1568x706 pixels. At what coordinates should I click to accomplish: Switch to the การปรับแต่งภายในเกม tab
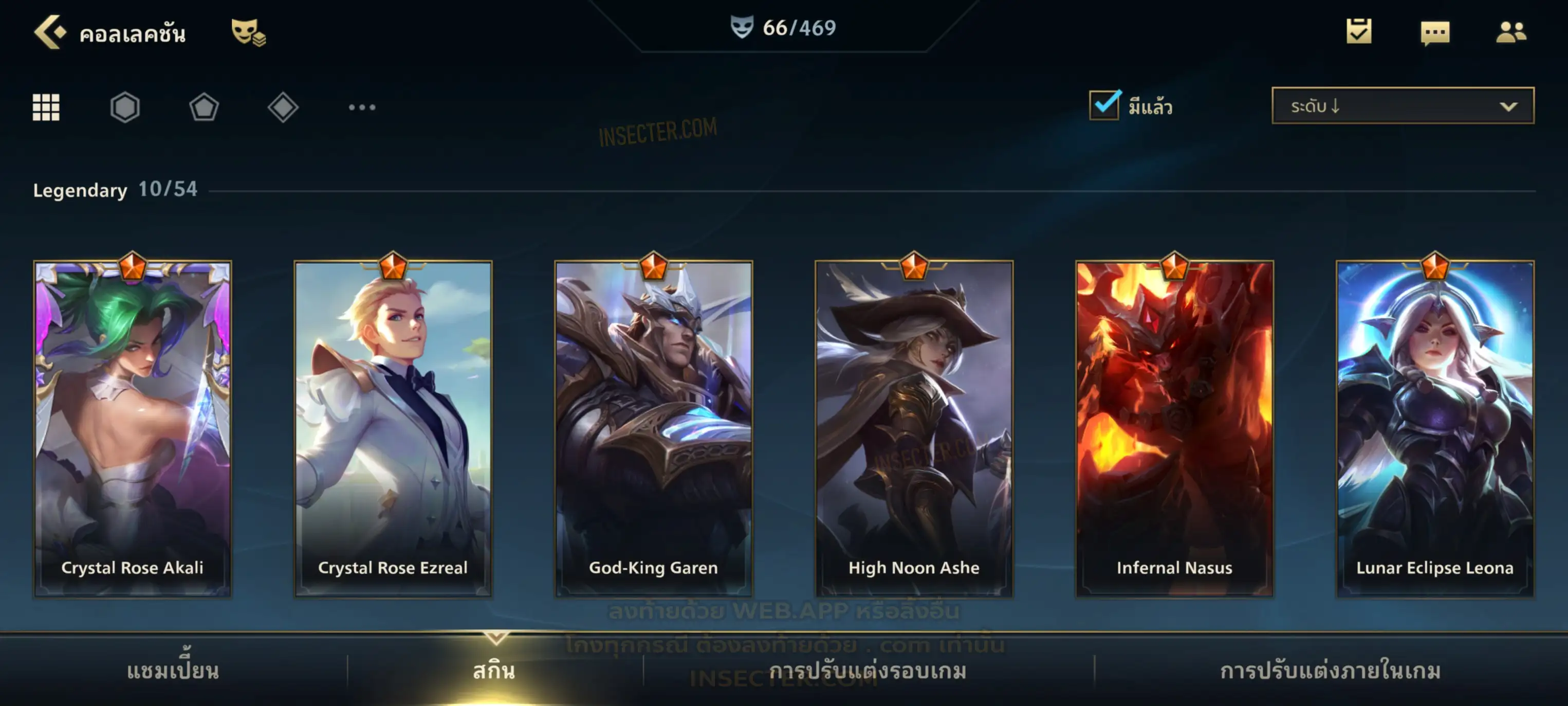(x=1330, y=670)
